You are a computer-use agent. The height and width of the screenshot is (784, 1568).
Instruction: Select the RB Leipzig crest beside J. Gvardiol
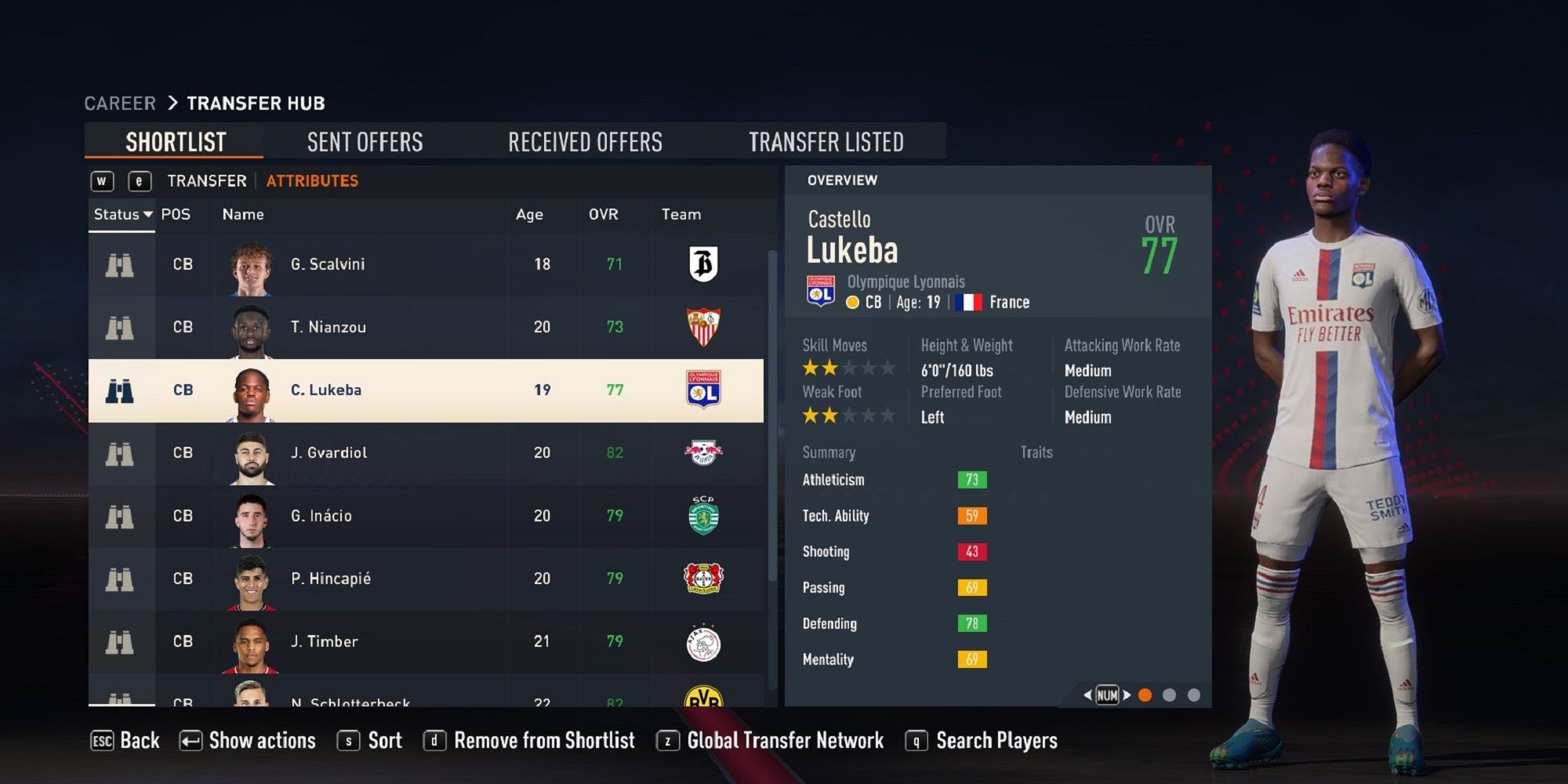[702, 452]
